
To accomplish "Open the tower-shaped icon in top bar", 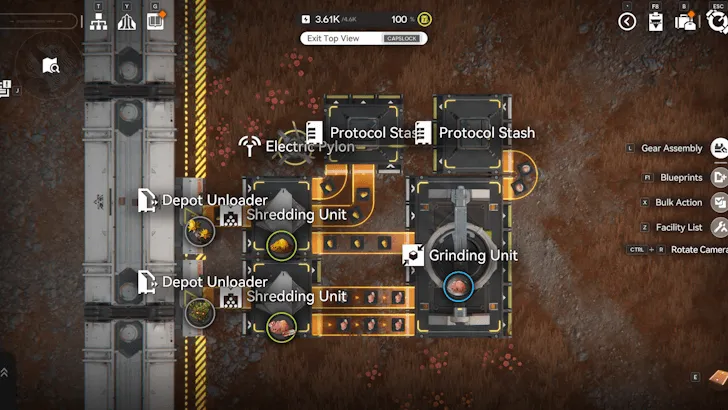I will point(127,21).
